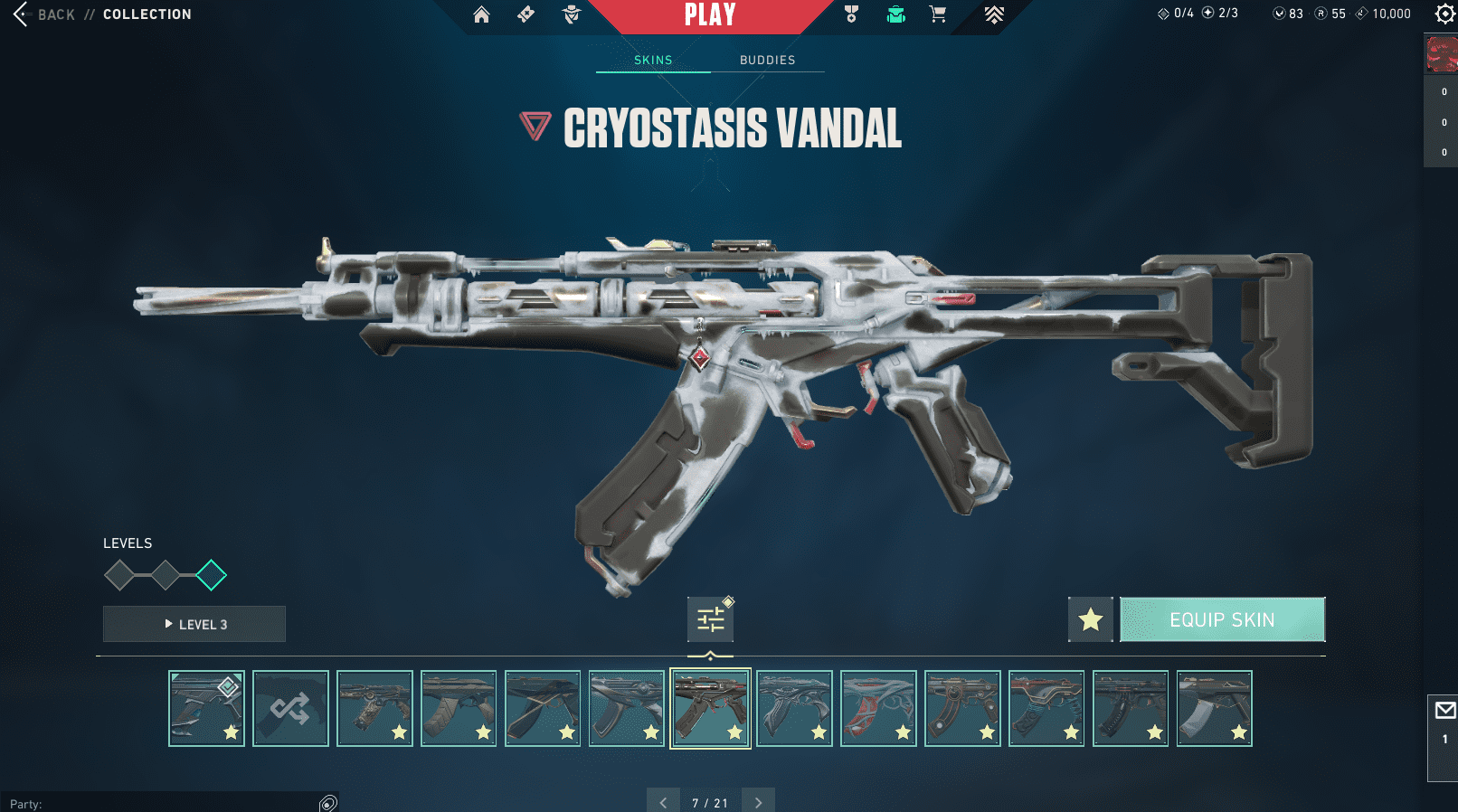Viewport: 1458px width, 812px height.
Task: Click the red PLAY button
Action: coord(710,15)
